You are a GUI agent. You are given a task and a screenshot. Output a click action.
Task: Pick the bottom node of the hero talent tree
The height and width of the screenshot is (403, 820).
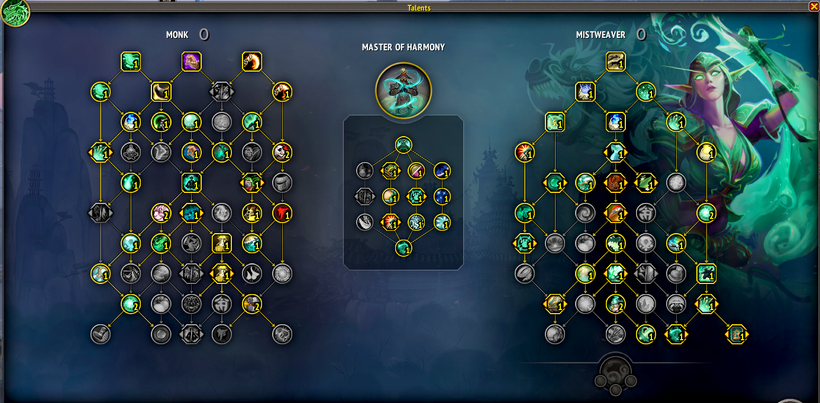point(403,247)
